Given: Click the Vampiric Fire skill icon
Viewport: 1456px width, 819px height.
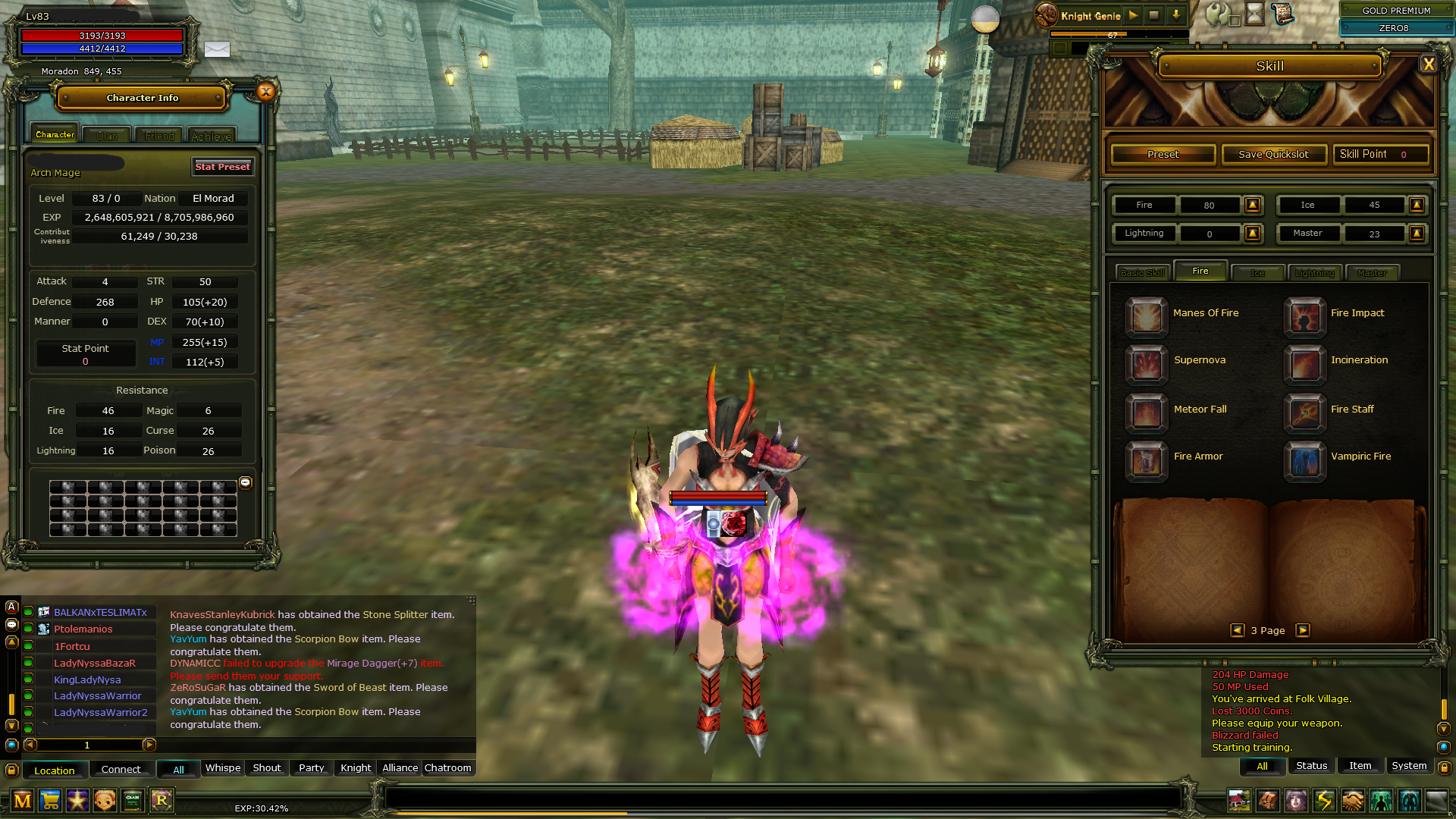Looking at the screenshot, I should [1304, 461].
